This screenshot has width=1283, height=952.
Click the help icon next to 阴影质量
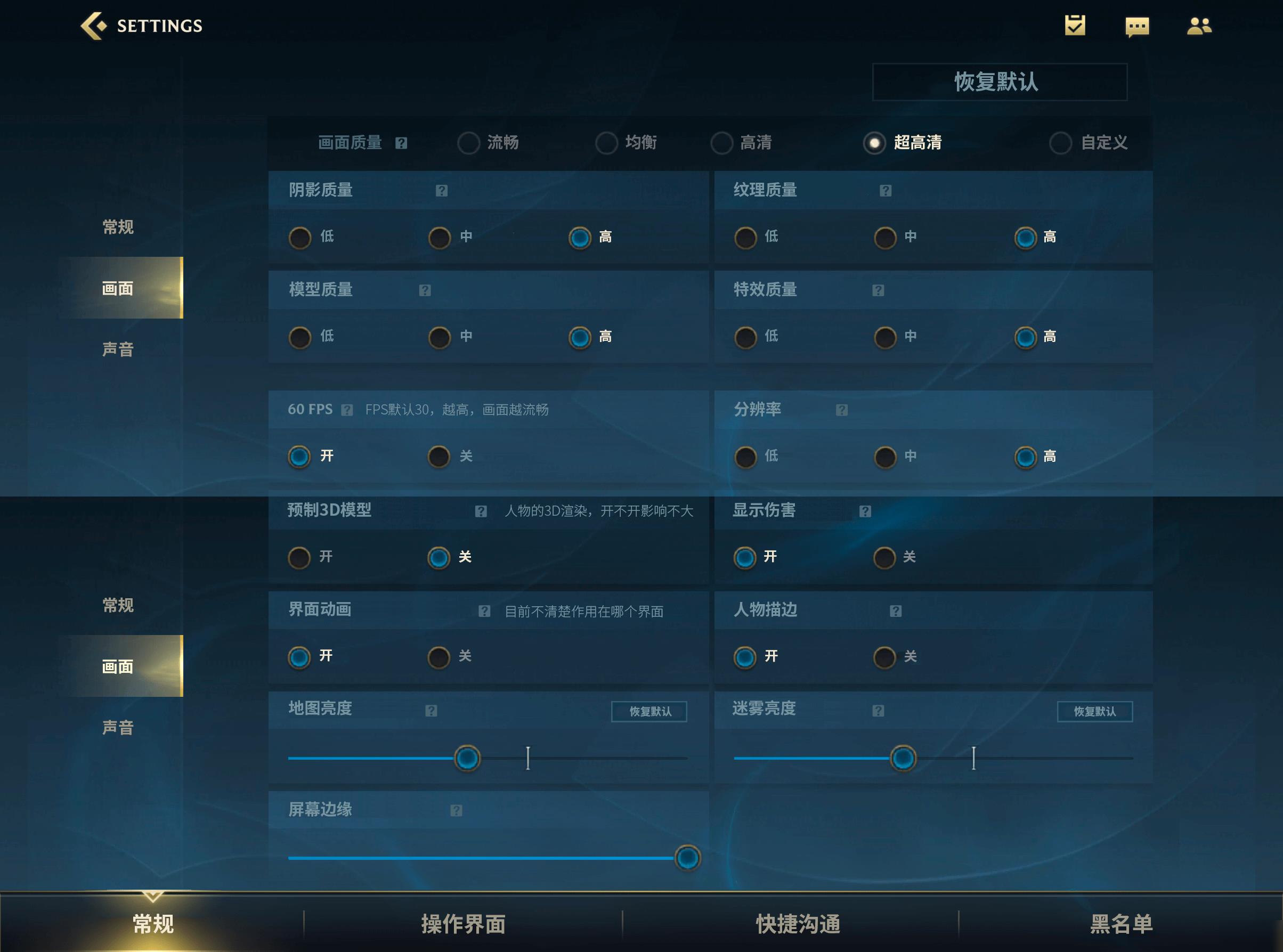(x=441, y=190)
